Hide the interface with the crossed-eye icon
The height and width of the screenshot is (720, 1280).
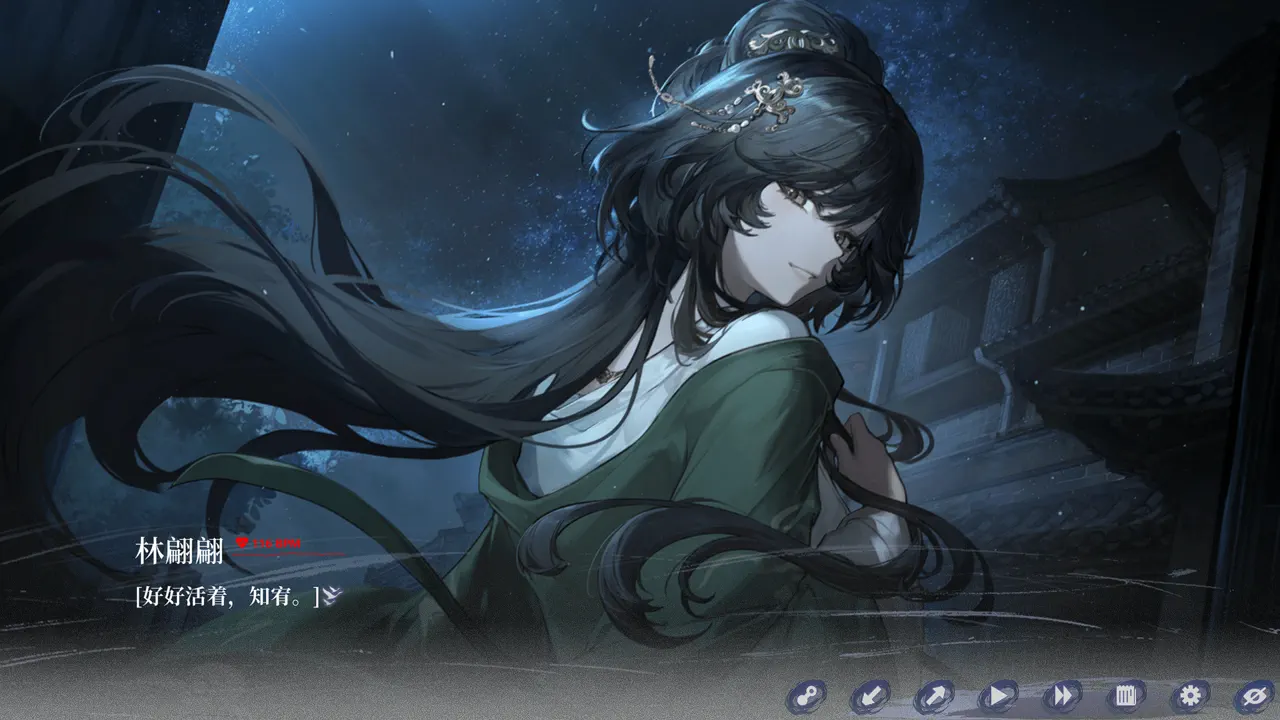(x=1253, y=696)
